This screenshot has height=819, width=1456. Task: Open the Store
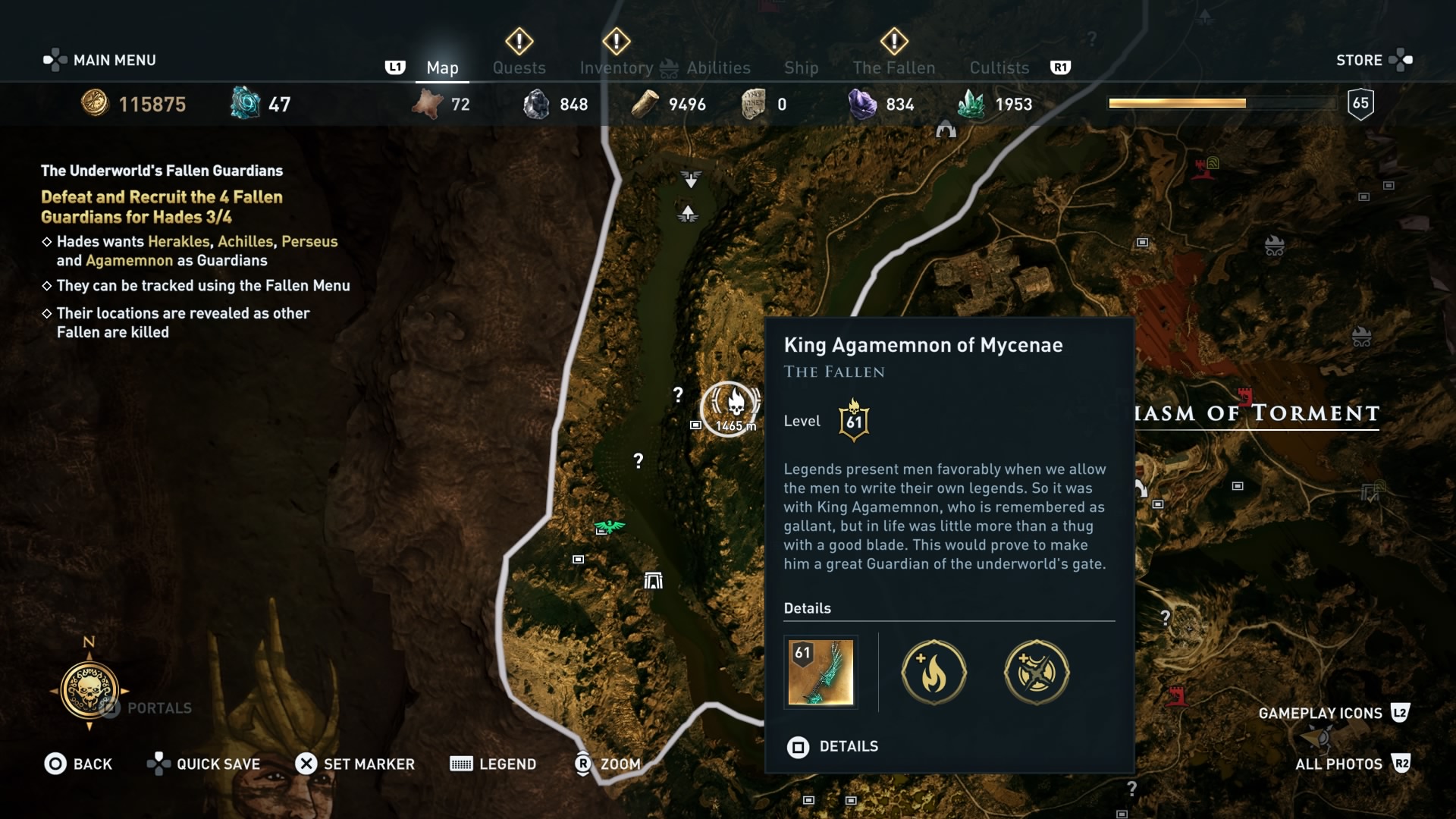pos(1360,60)
